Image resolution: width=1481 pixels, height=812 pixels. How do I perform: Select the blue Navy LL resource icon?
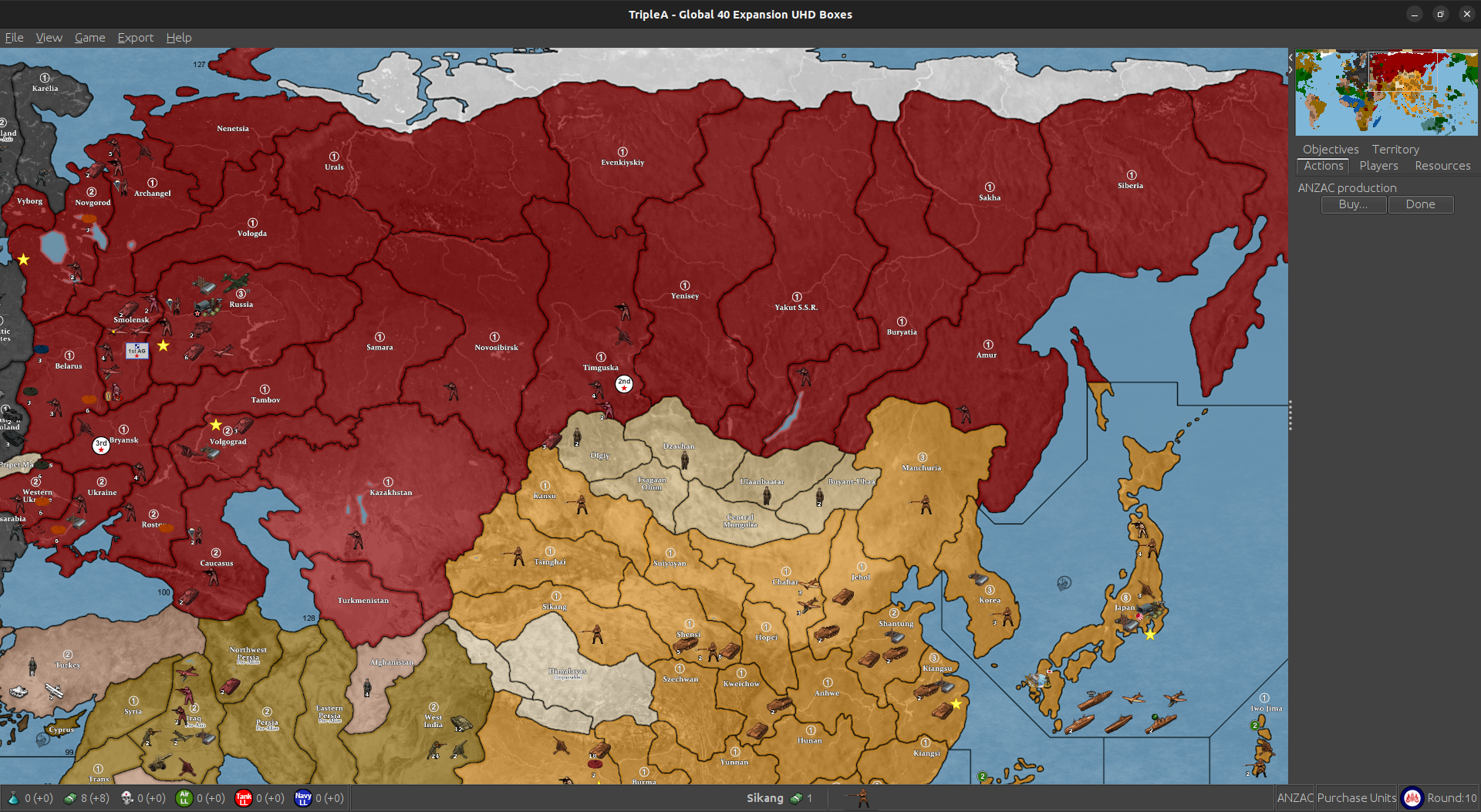(302, 798)
